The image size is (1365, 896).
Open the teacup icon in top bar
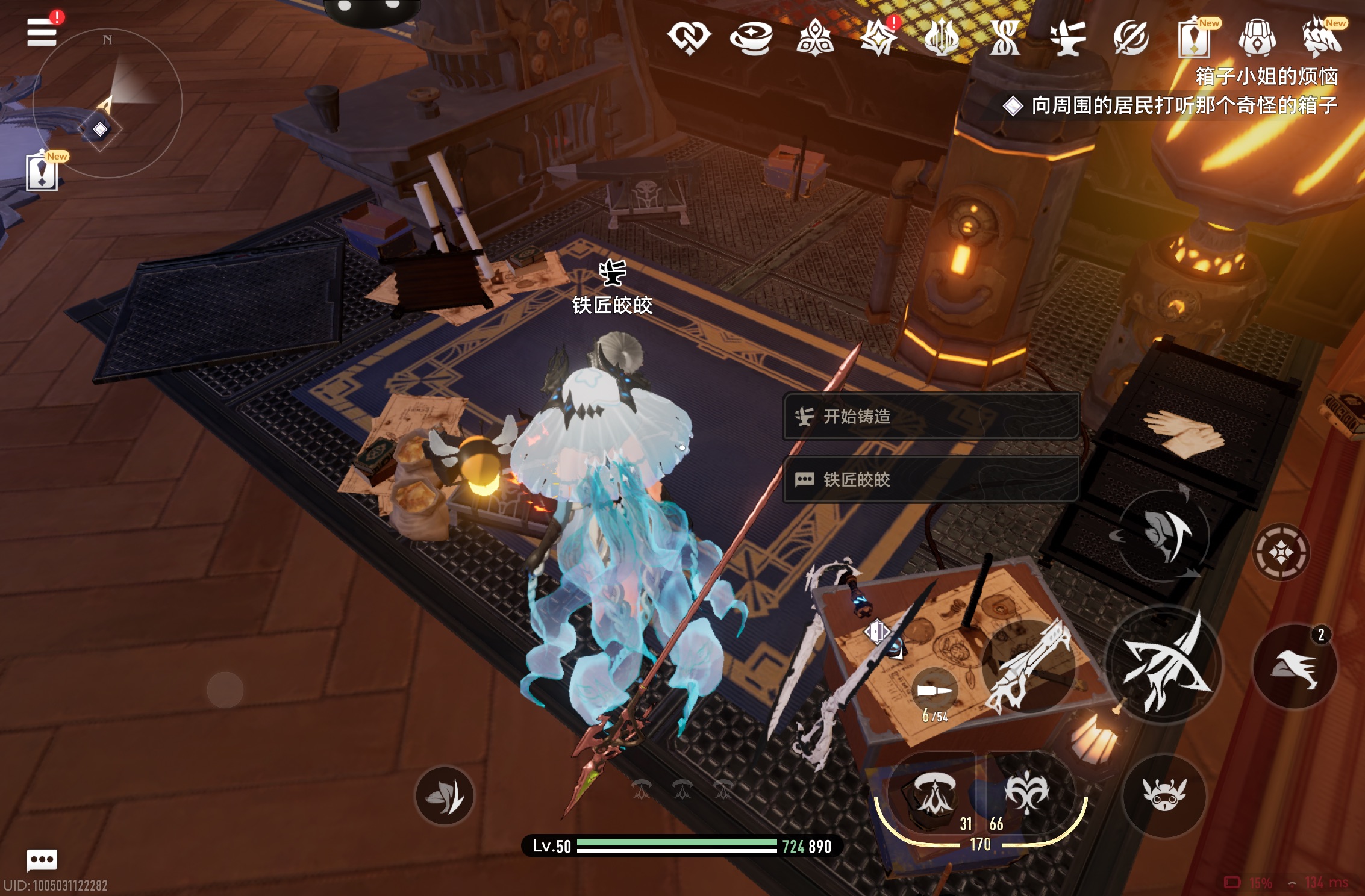point(751,37)
